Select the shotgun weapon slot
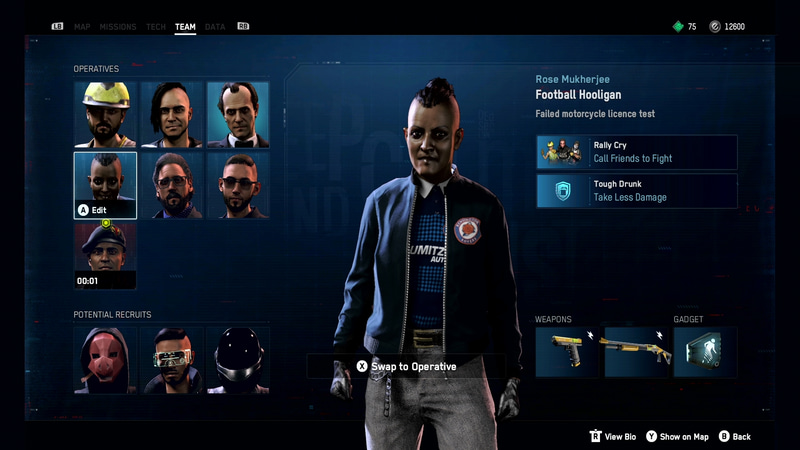The image size is (800, 450). (637, 352)
